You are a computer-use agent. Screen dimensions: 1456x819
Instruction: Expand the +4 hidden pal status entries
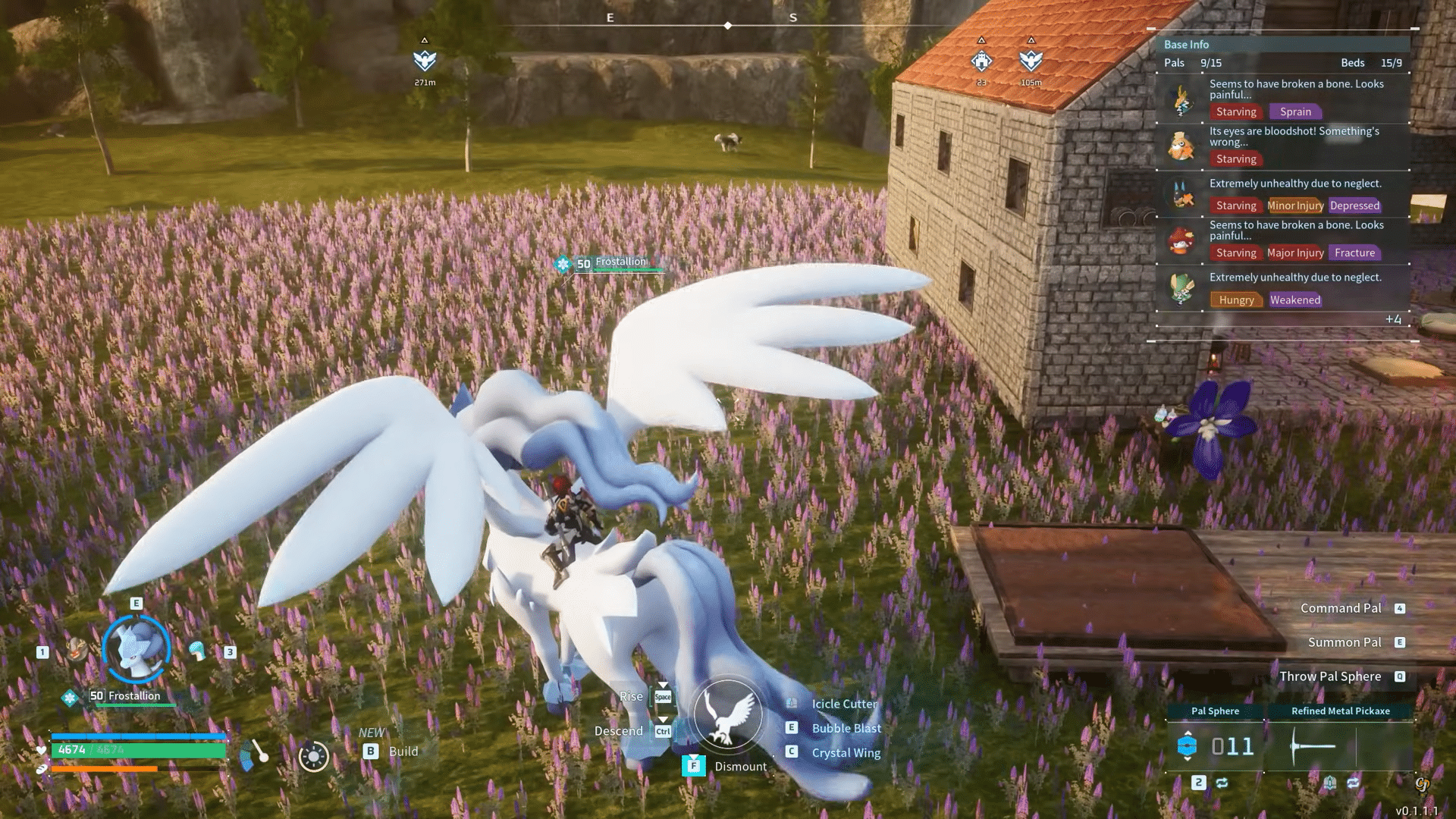[x=1394, y=320]
